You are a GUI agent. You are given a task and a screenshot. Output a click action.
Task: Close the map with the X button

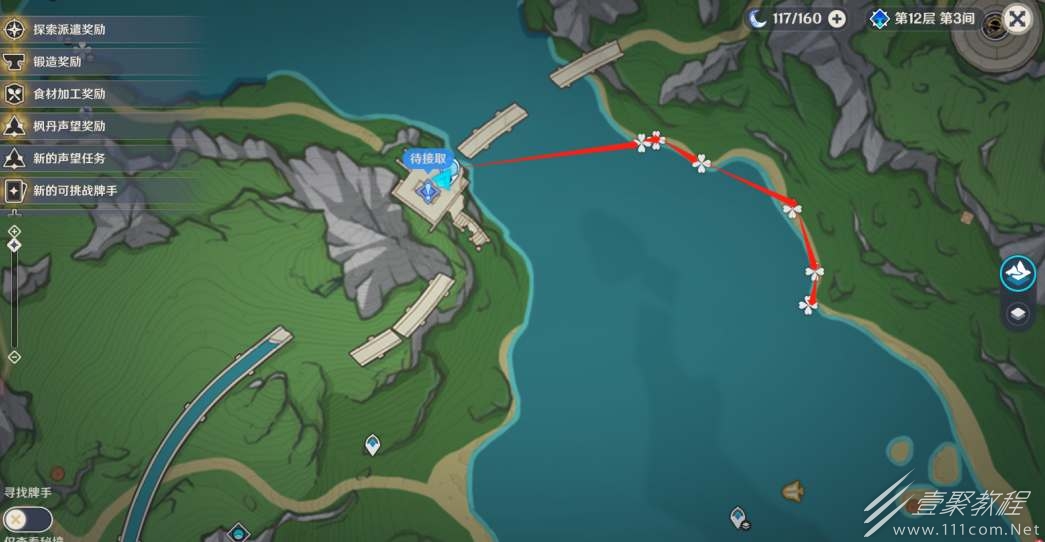click(x=1017, y=19)
